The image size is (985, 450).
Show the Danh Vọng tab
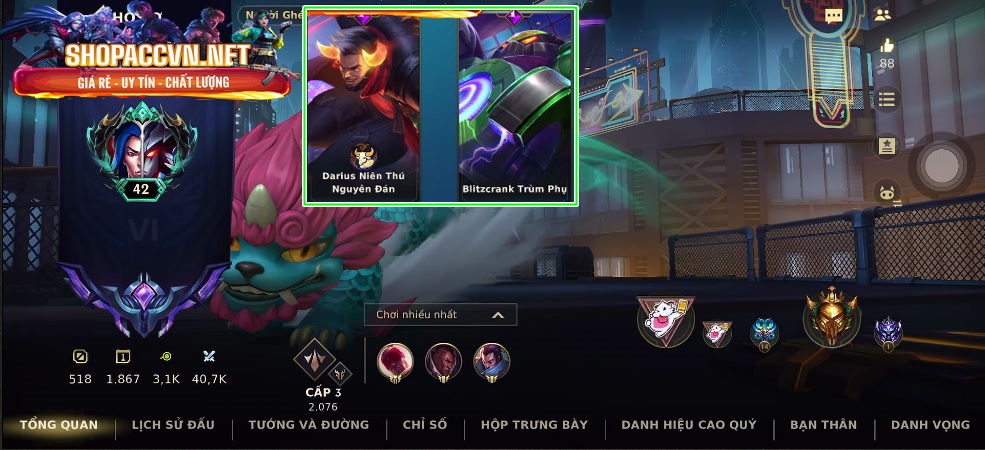(930, 425)
